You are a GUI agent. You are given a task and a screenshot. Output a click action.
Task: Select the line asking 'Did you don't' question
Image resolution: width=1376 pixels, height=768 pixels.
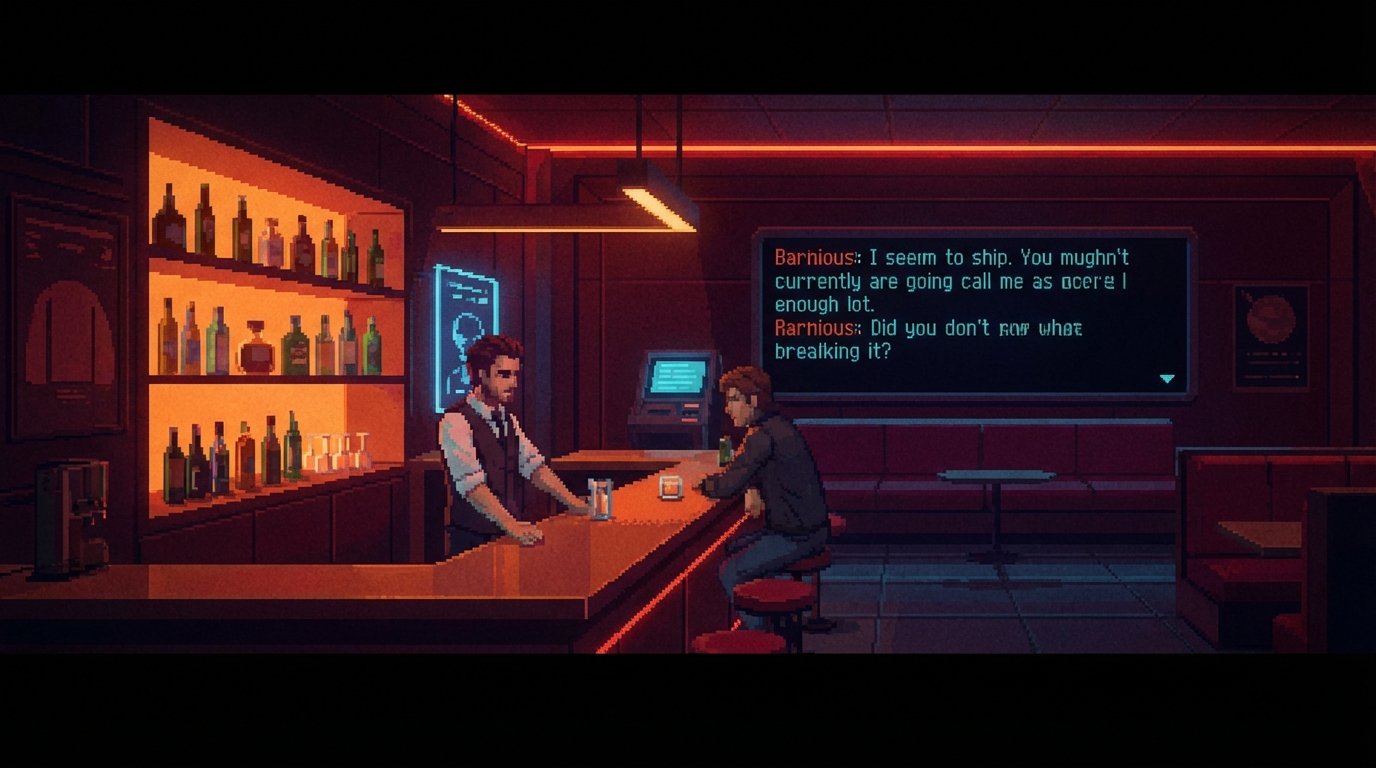point(930,328)
